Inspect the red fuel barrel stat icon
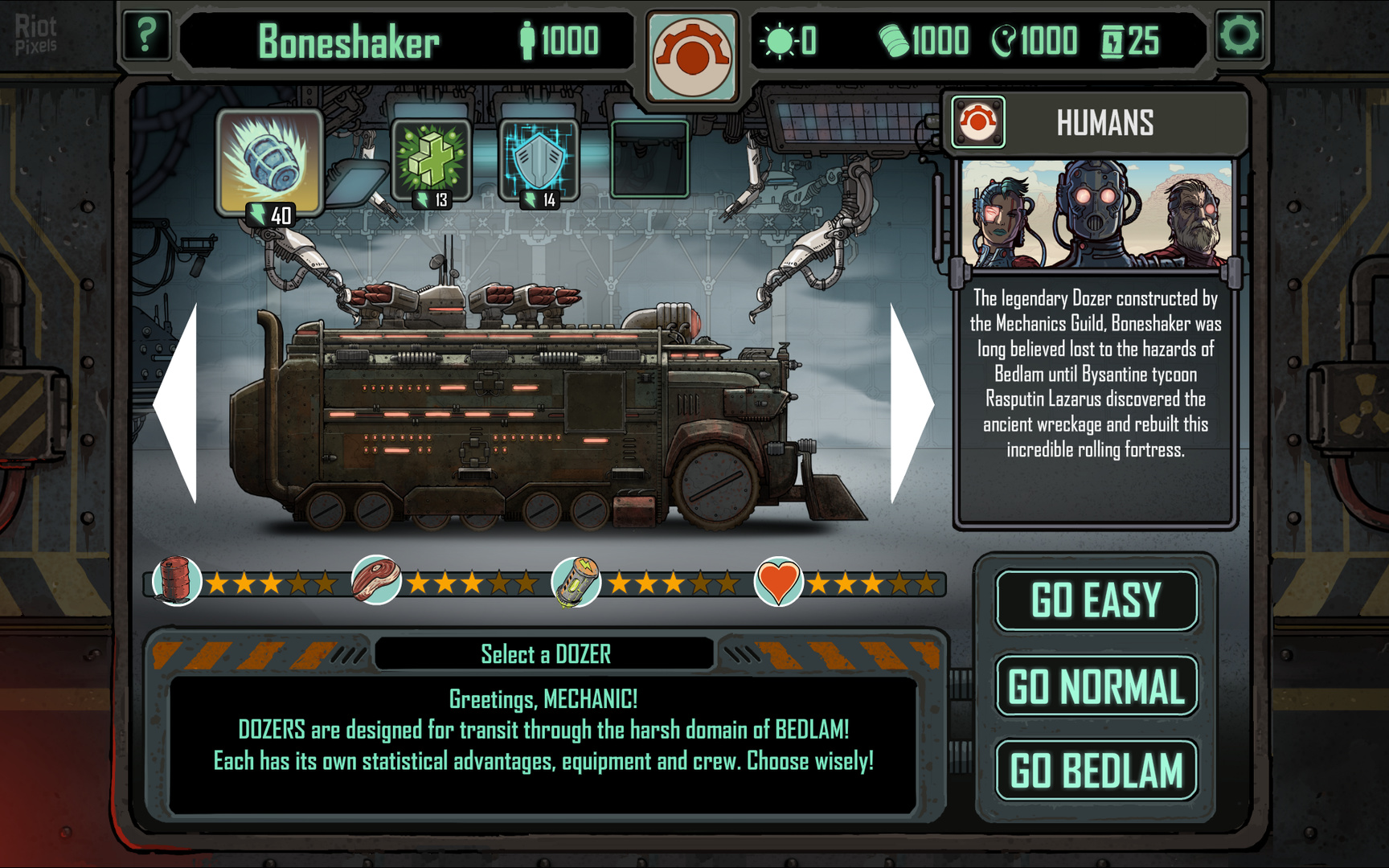Screen dimensions: 1389x868 [x=177, y=580]
